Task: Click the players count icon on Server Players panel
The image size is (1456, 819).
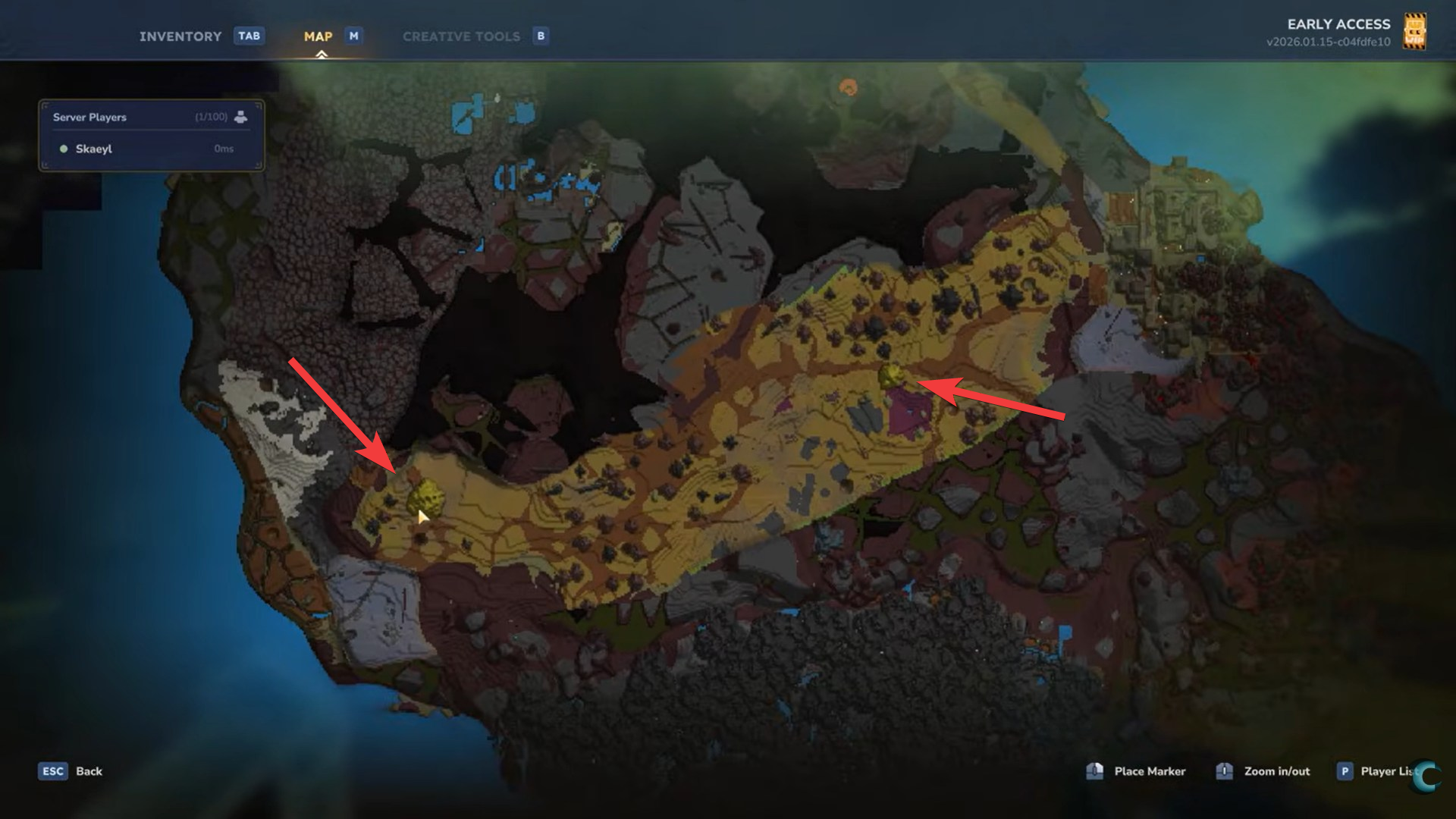Action: pyautogui.click(x=241, y=117)
